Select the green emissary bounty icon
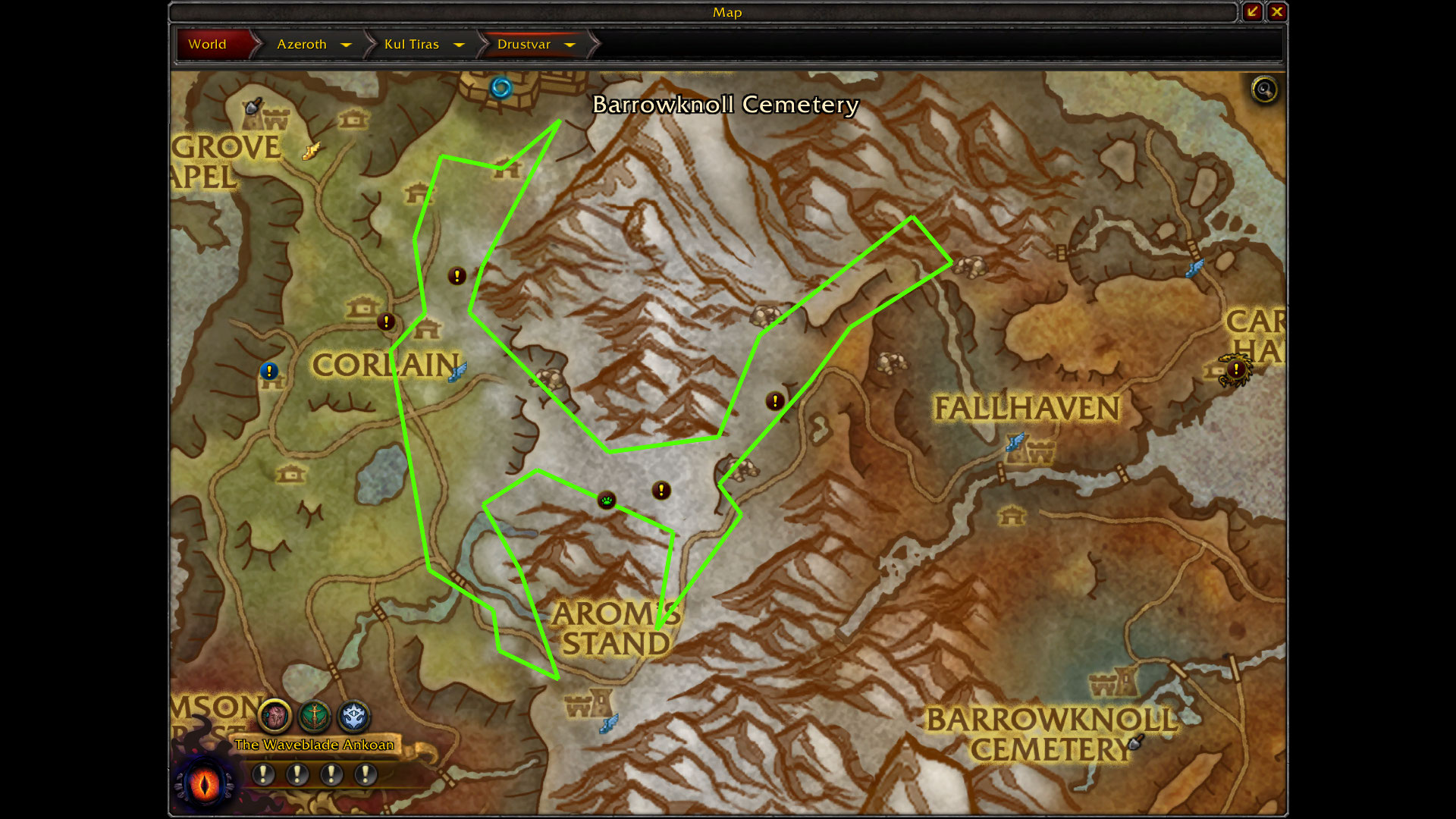 point(314,715)
